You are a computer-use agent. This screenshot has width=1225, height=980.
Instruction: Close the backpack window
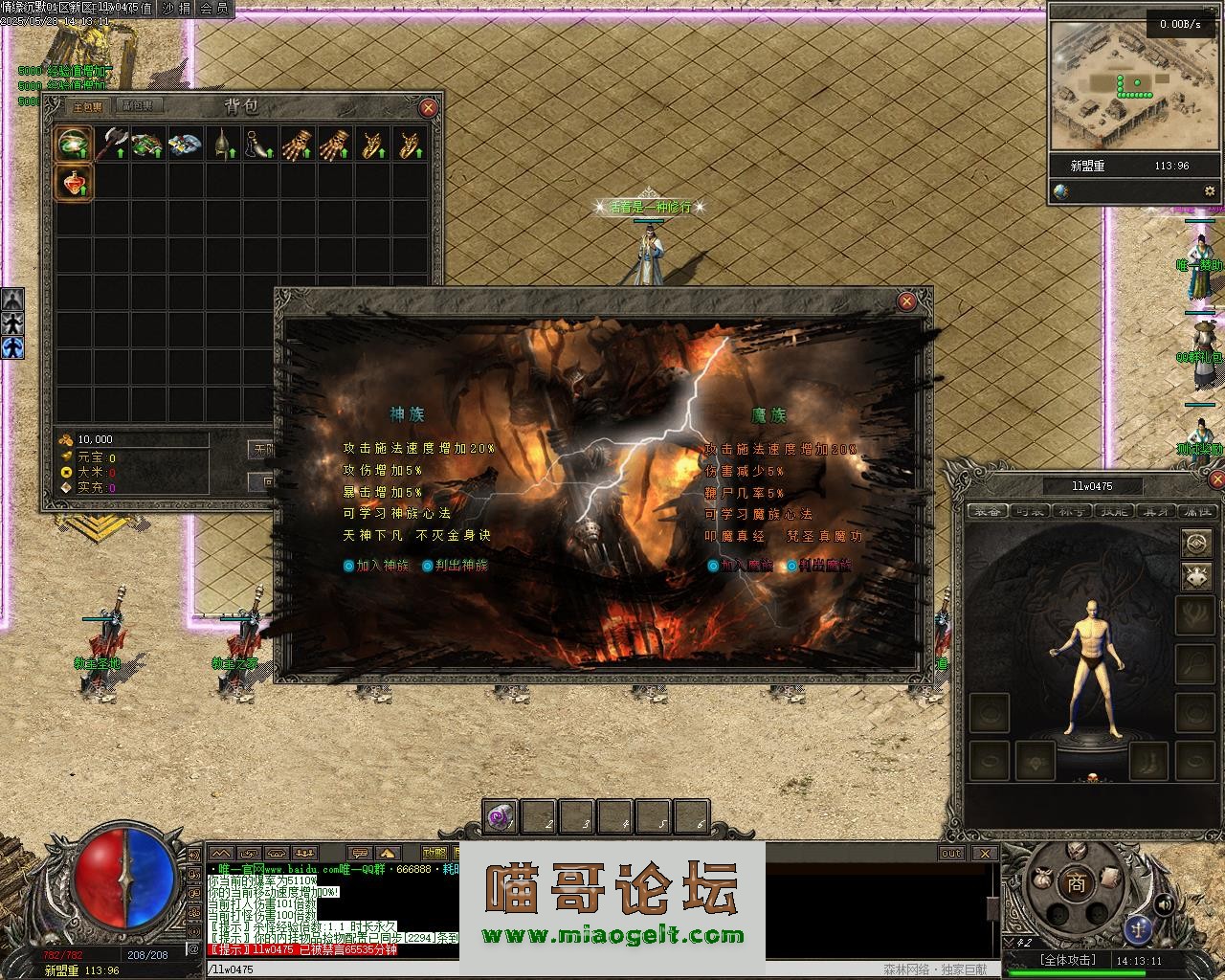pyautogui.click(x=428, y=108)
